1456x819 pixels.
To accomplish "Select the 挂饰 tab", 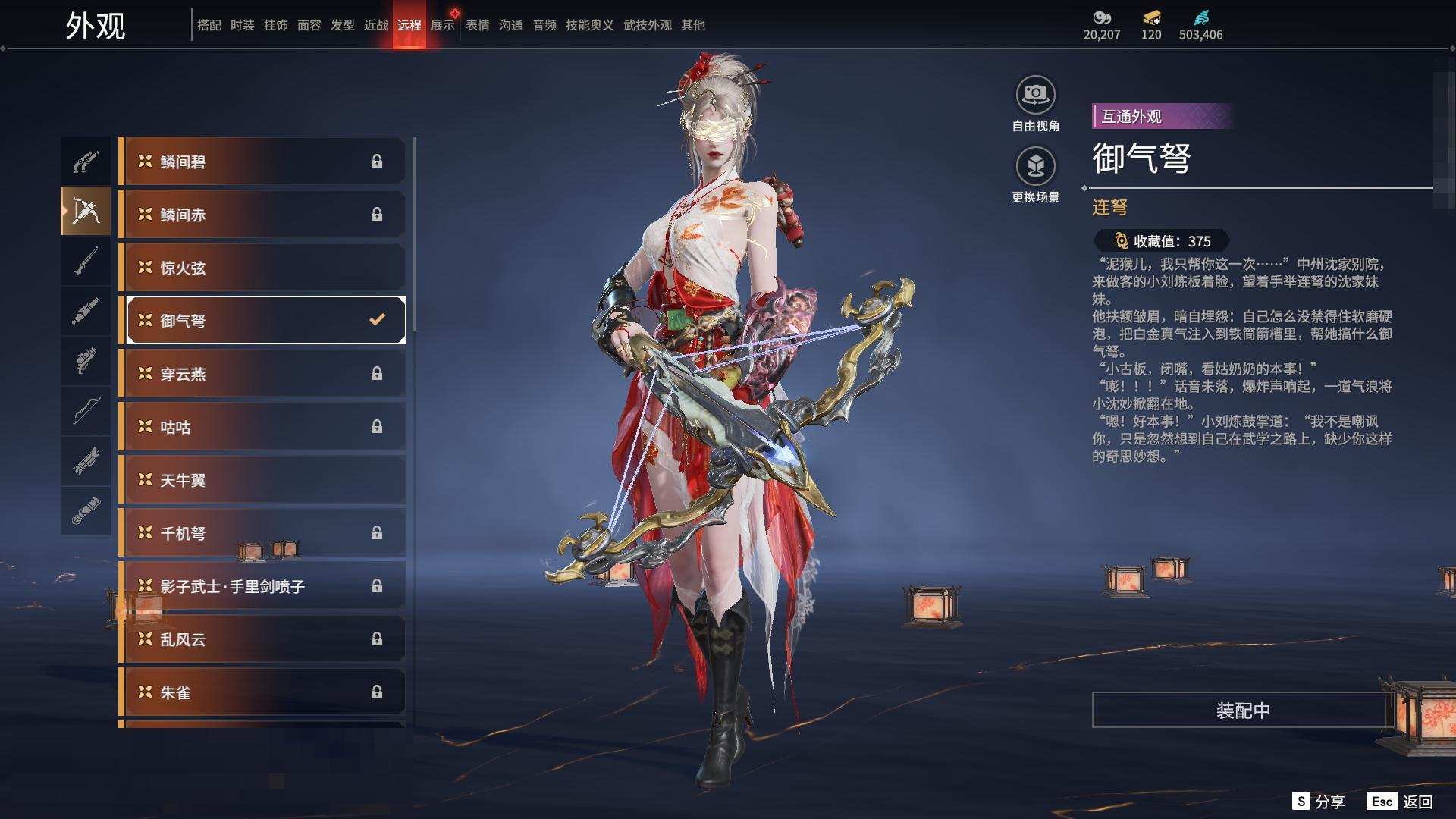I will coord(275,25).
